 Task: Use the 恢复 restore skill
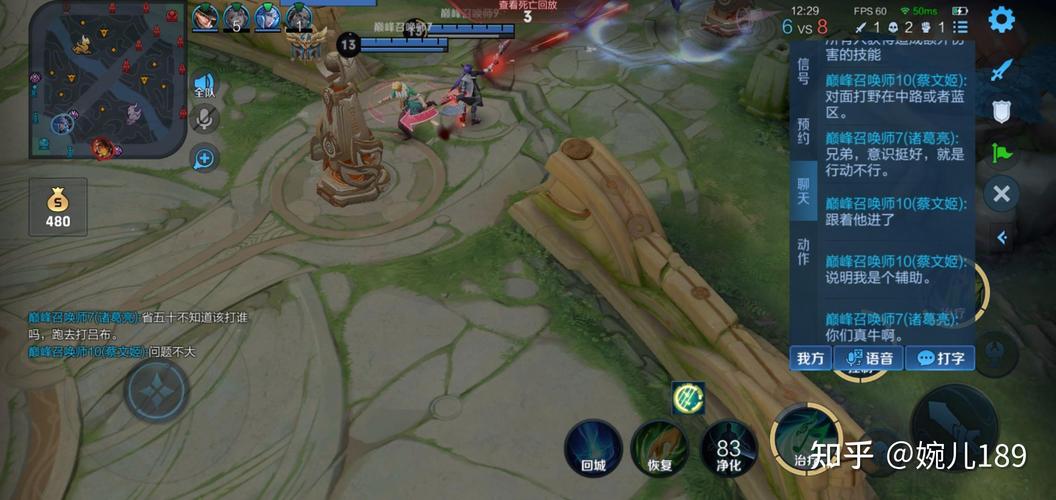tap(659, 447)
